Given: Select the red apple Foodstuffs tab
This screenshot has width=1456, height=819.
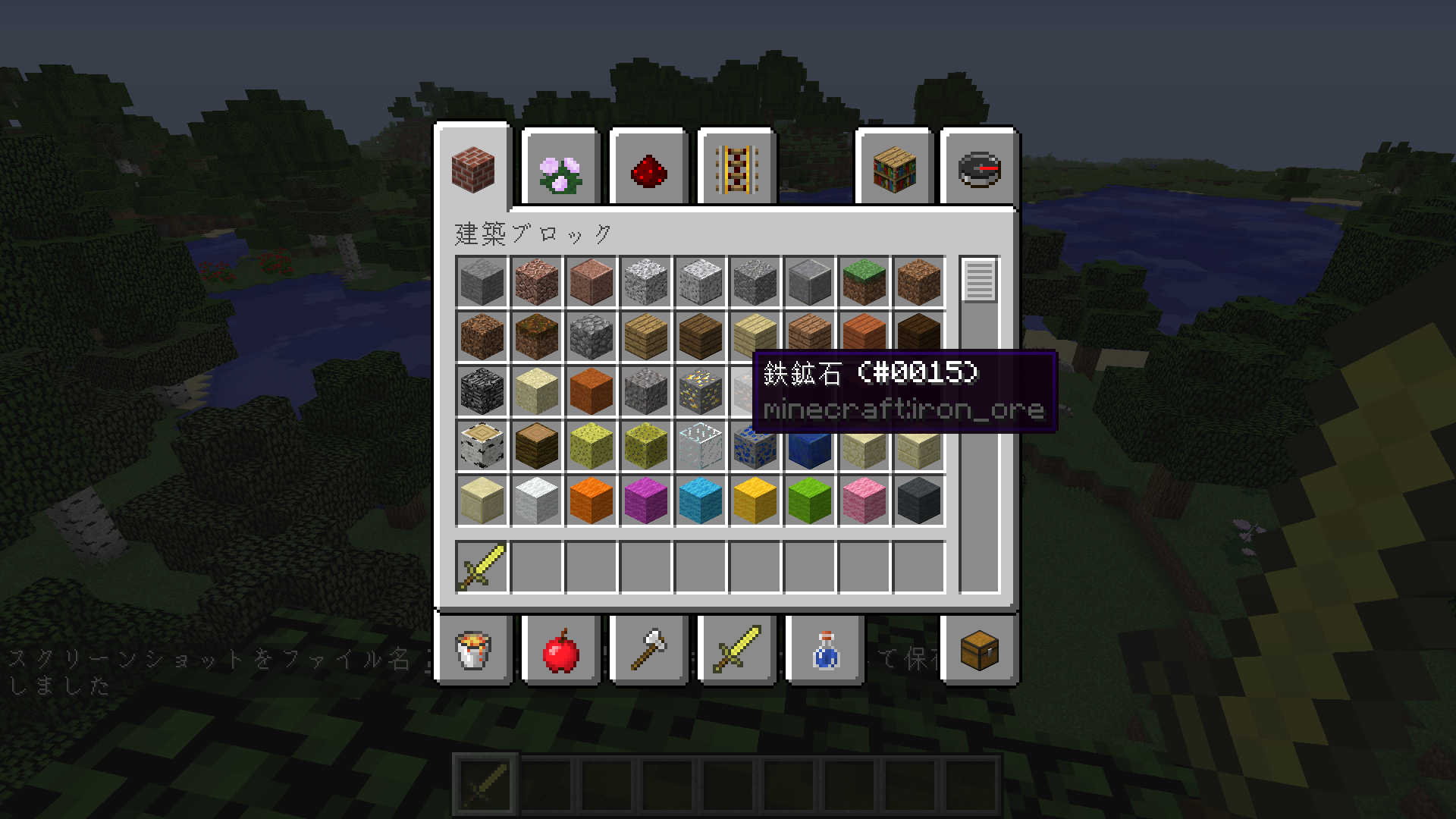Looking at the screenshot, I should [x=561, y=651].
